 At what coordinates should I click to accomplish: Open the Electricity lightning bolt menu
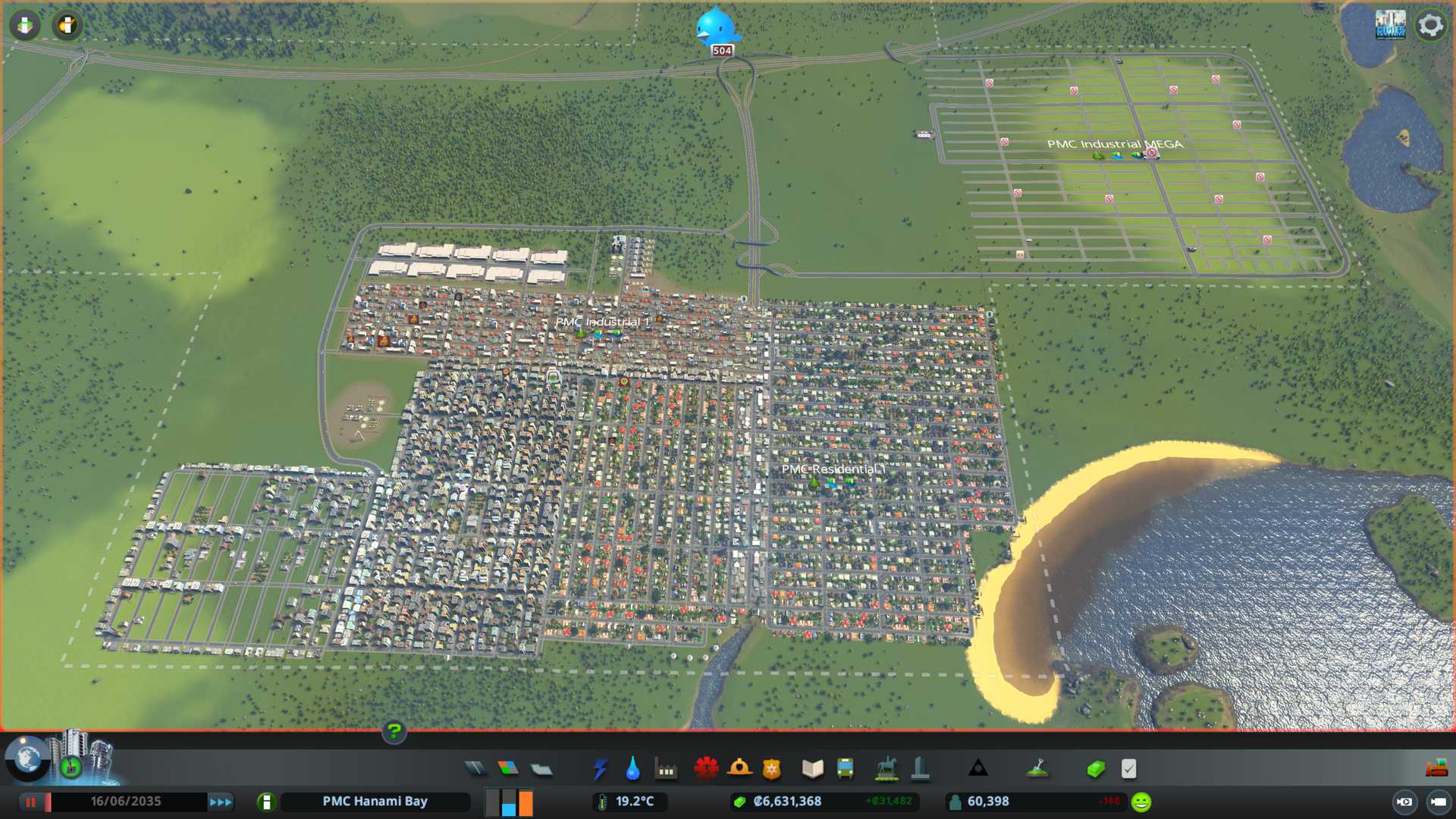pyautogui.click(x=600, y=769)
